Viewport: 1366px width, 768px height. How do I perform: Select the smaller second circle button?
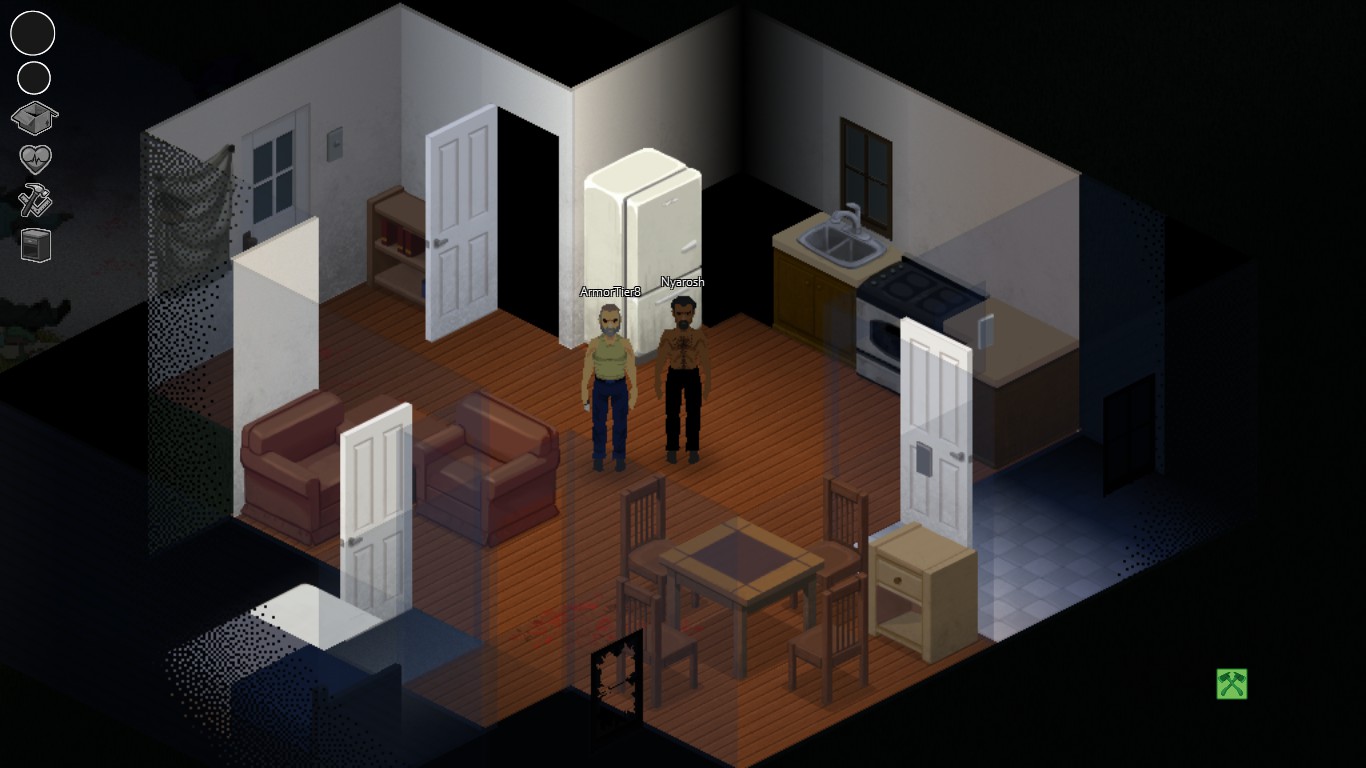(x=32, y=76)
